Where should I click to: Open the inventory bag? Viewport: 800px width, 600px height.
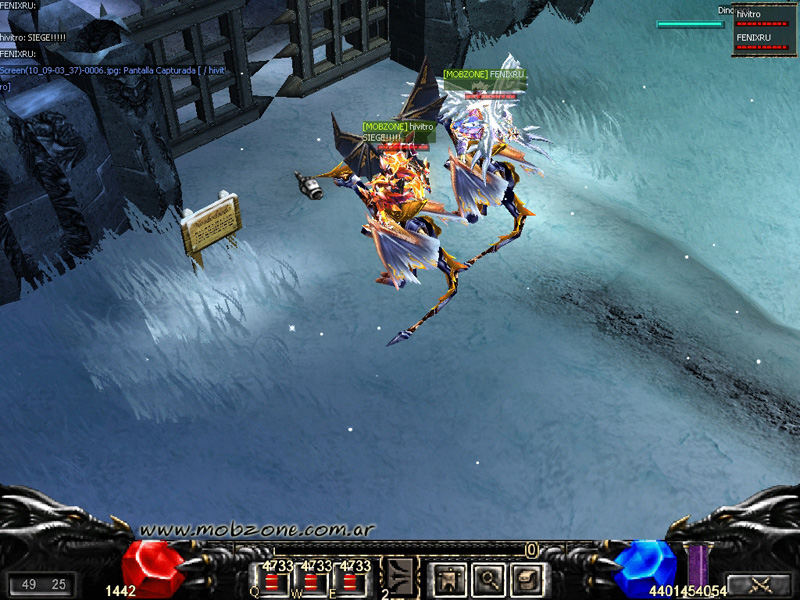526,578
